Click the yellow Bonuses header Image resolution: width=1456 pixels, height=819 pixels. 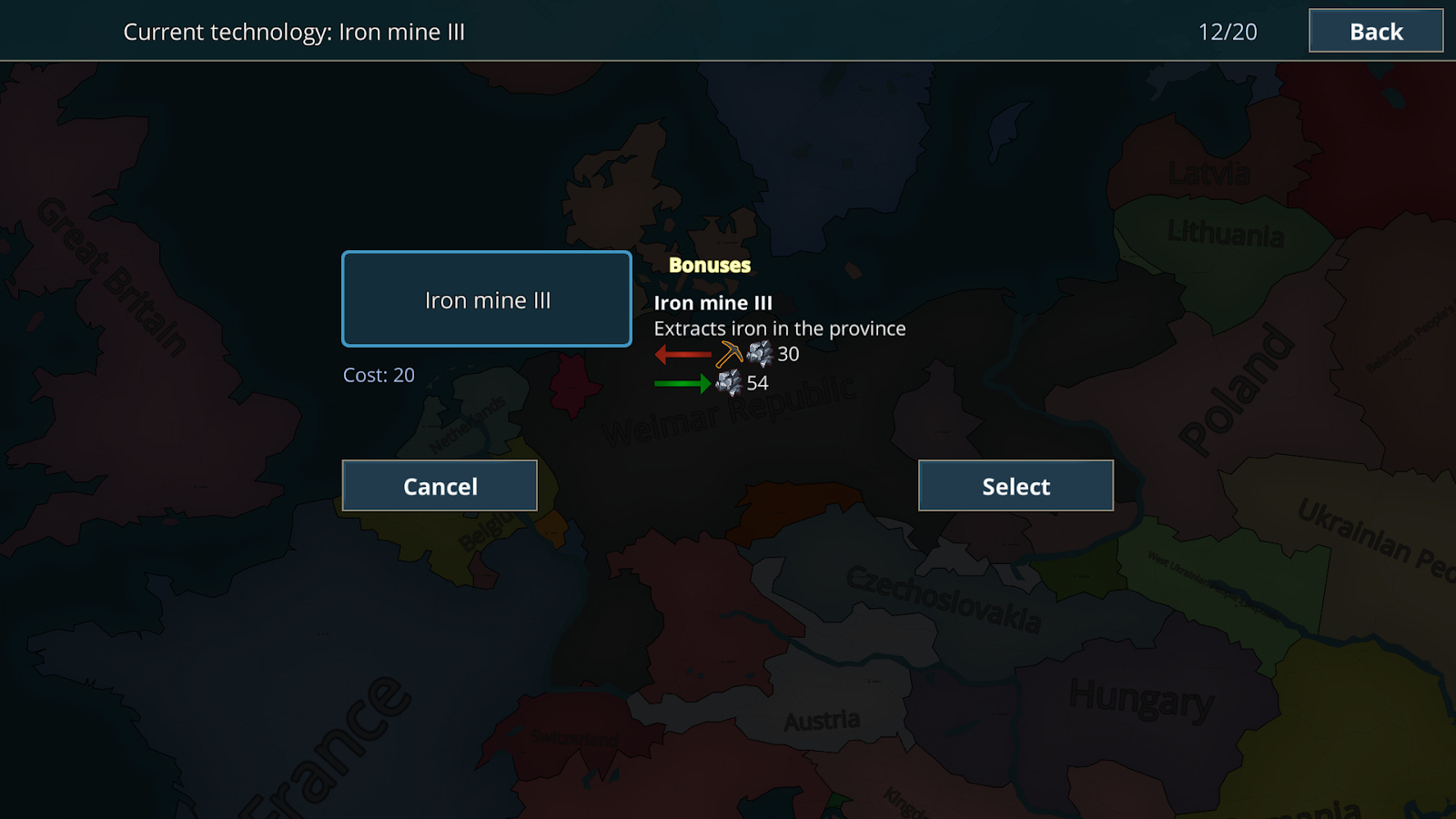tap(710, 266)
